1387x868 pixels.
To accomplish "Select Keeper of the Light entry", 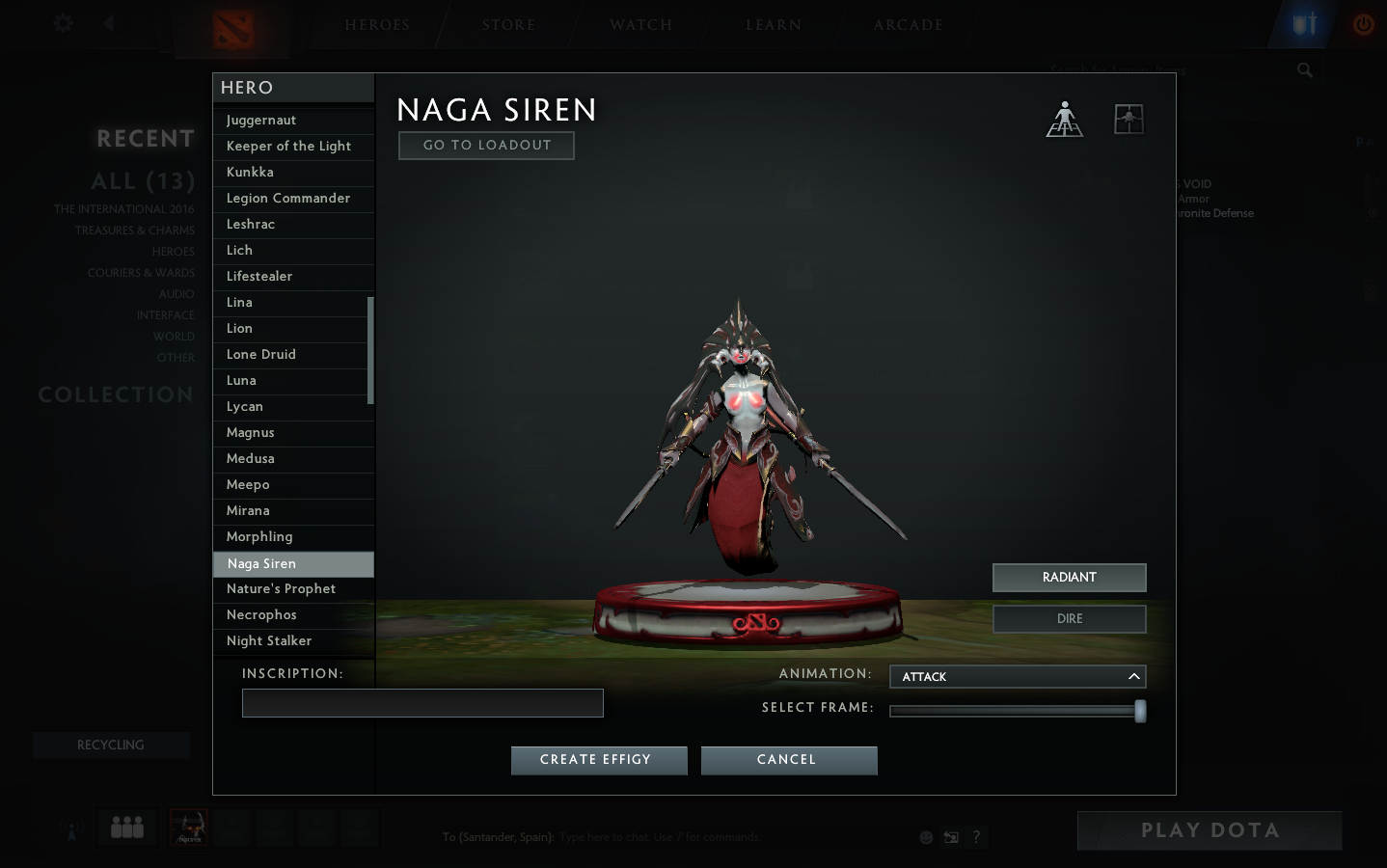I will pyautogui.click(x=287, y=147).
